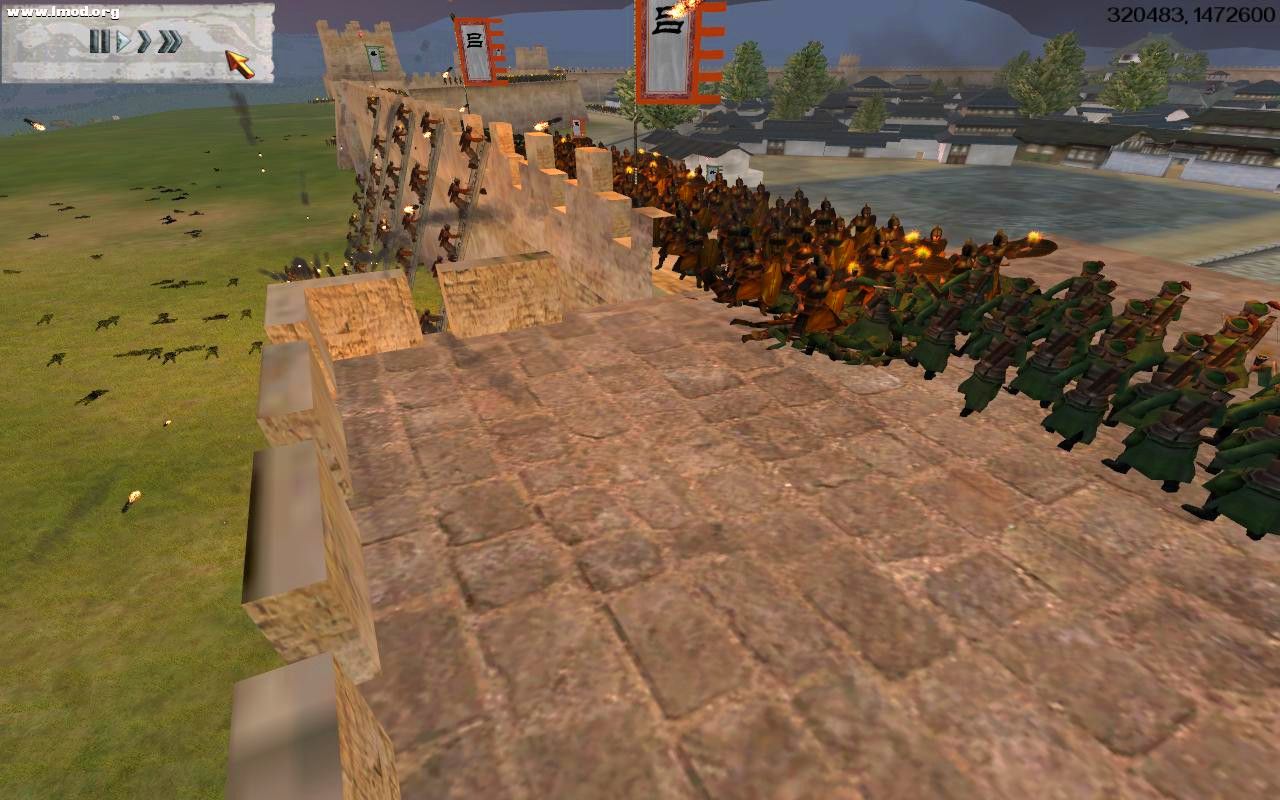Pause the battle with the pause icon

point(100,43)
